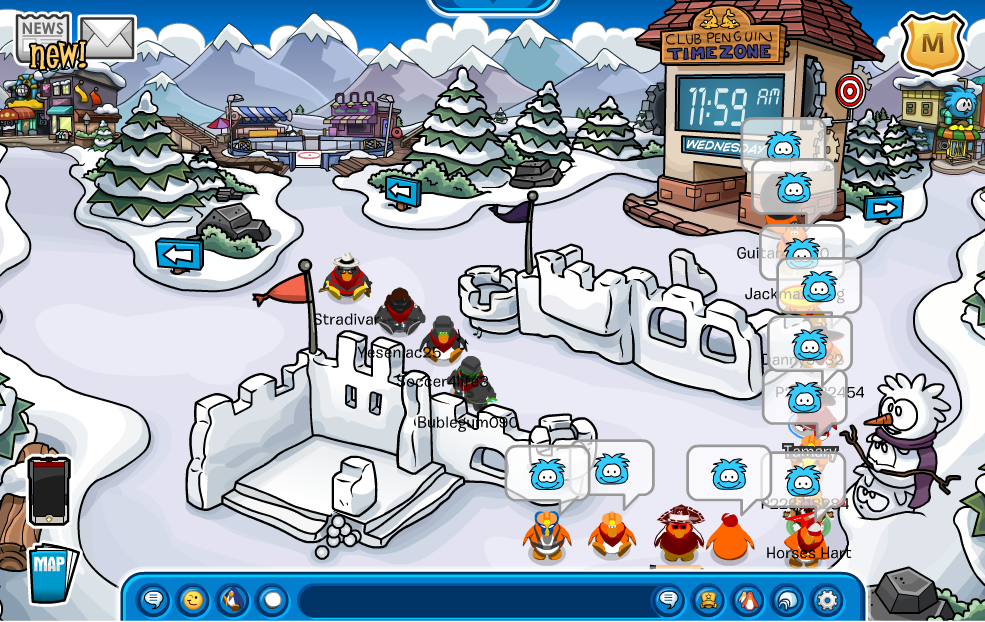Open the mail envelope inbox

point(107,38)
